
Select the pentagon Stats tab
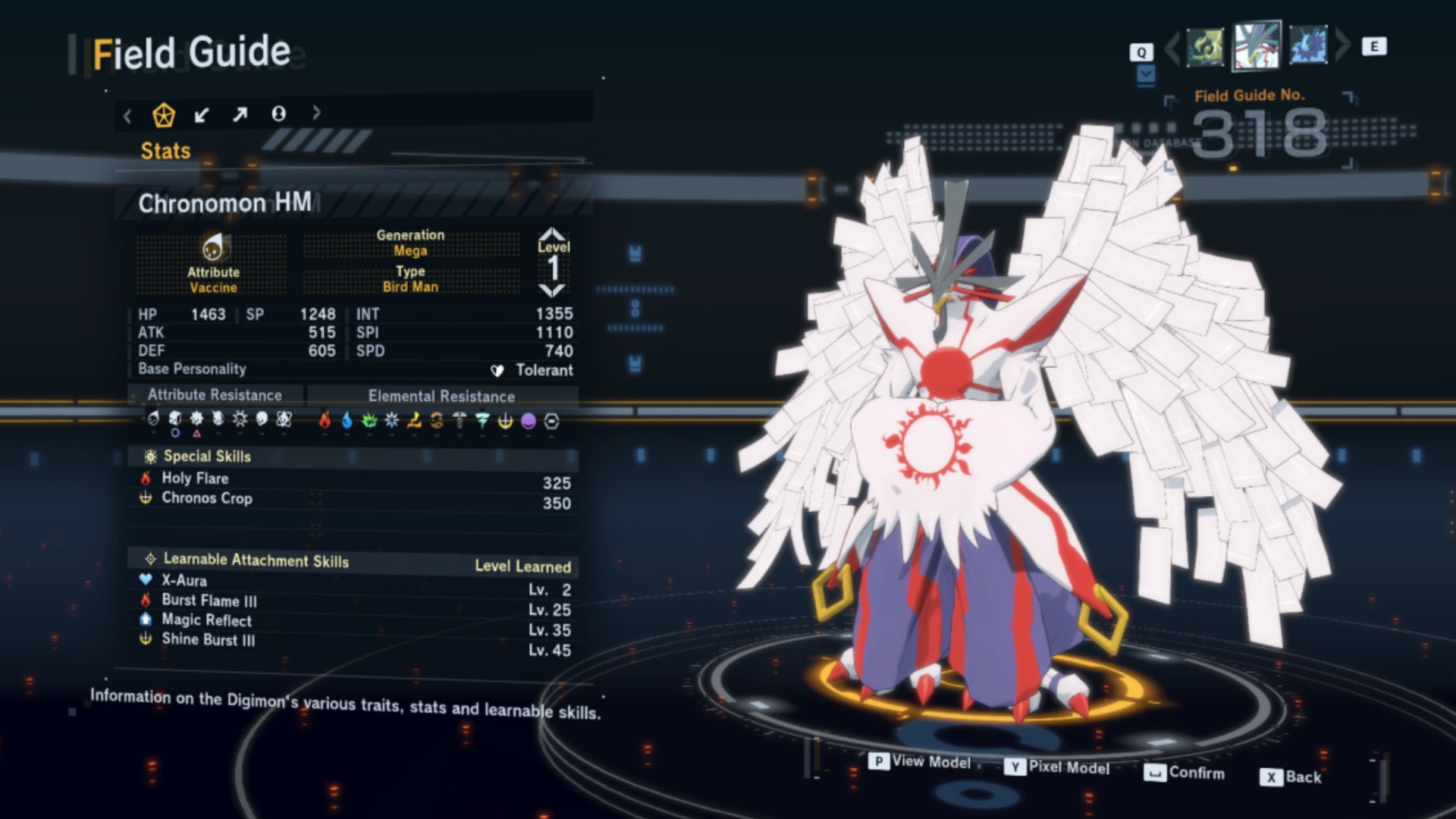(x=164, y=115)
